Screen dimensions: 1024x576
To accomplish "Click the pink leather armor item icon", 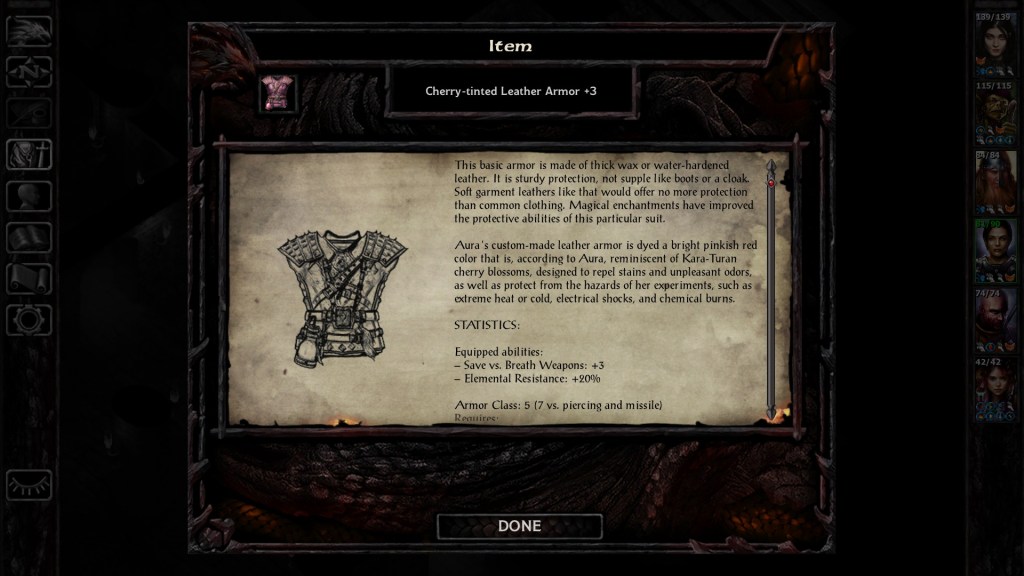I will click(x=278, y=92).
